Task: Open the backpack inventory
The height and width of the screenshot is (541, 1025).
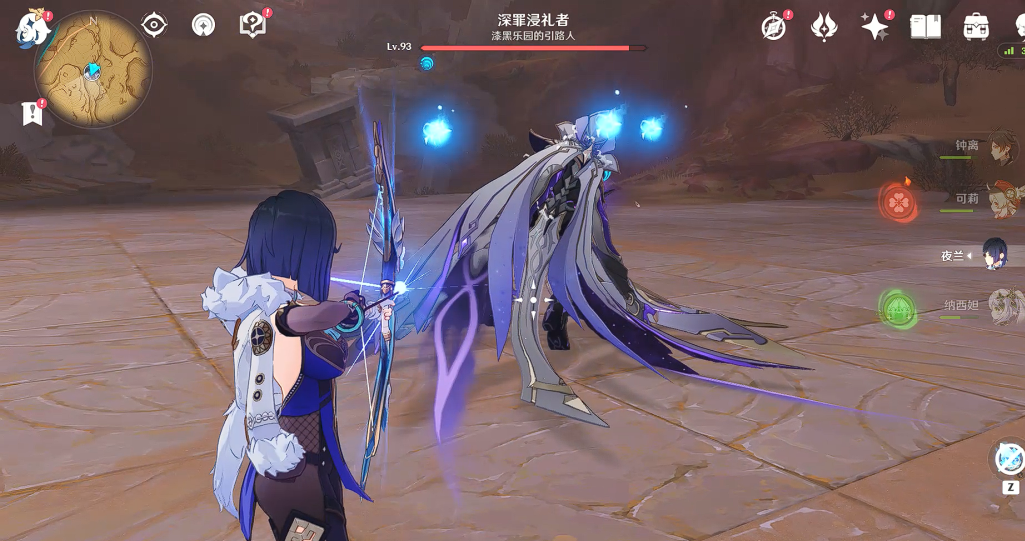Action: 976,27
